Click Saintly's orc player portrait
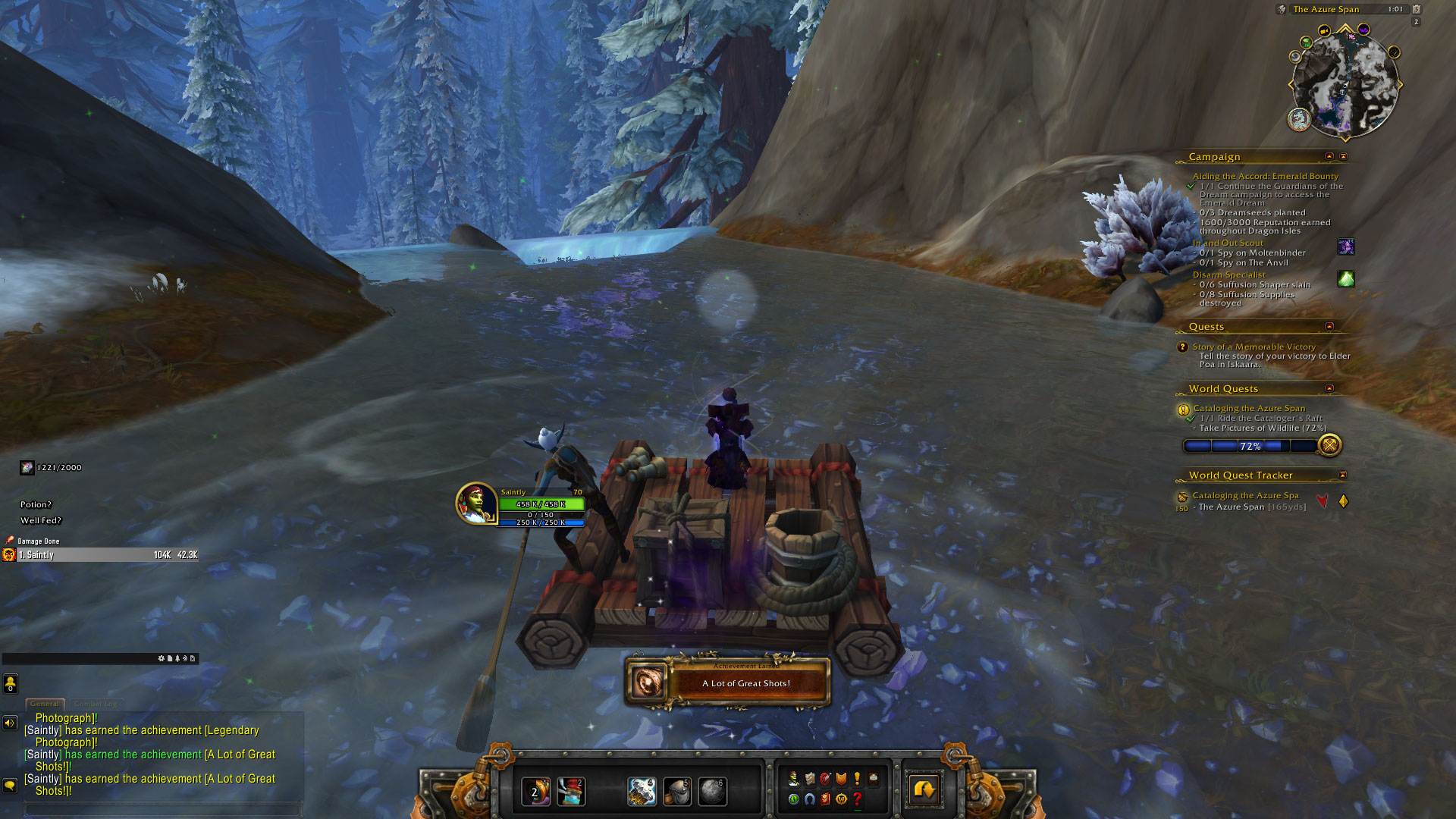 (x=475, y=504)
